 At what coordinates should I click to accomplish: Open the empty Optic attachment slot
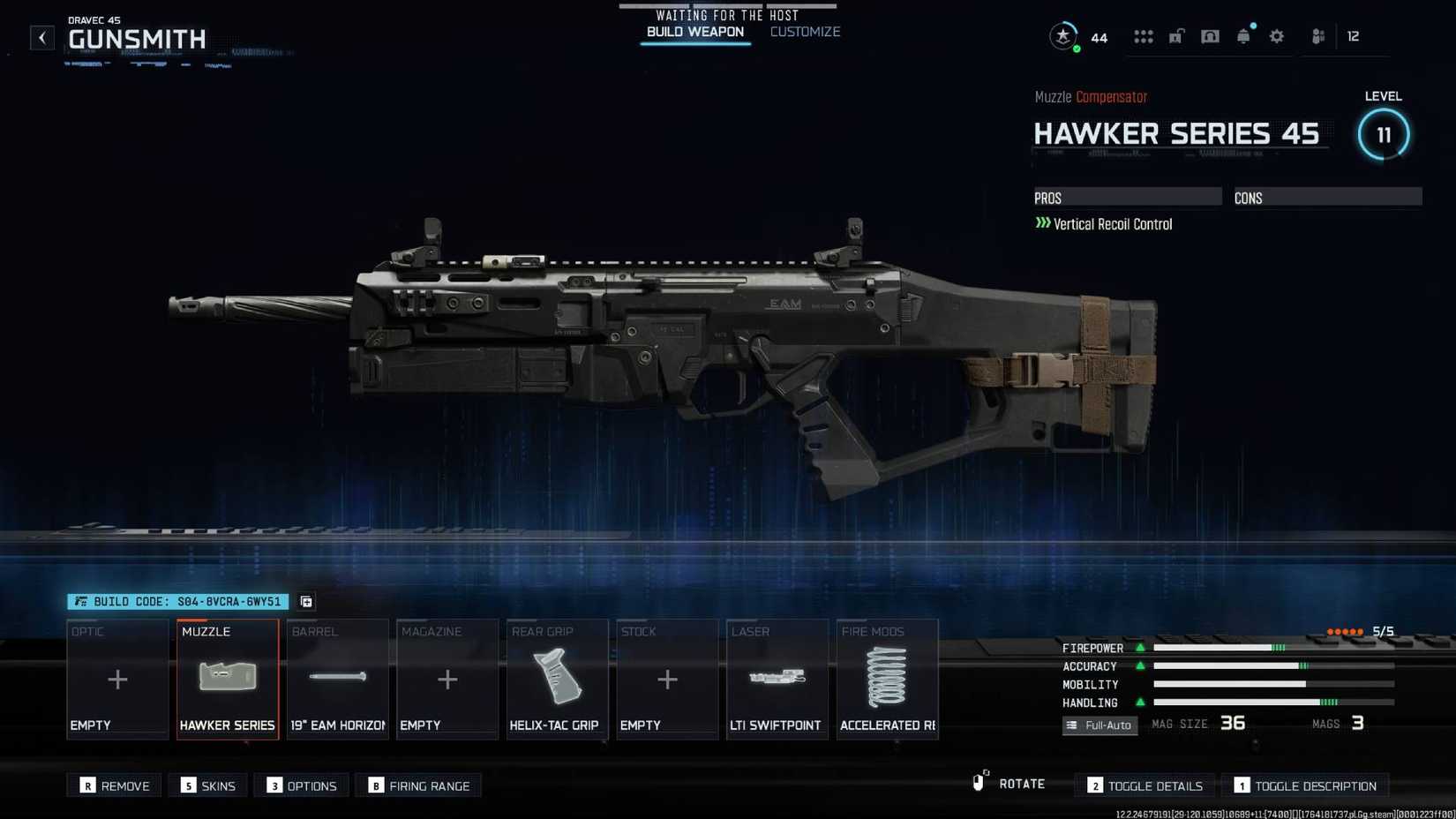coord(116,680)
